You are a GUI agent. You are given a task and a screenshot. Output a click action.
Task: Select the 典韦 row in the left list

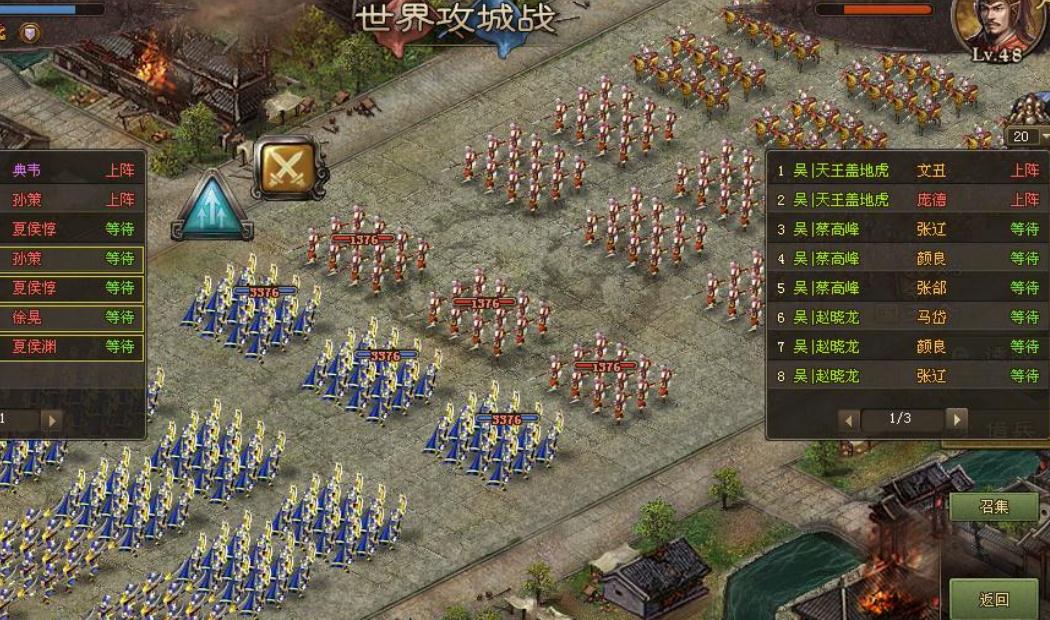(x=70, y=171)
